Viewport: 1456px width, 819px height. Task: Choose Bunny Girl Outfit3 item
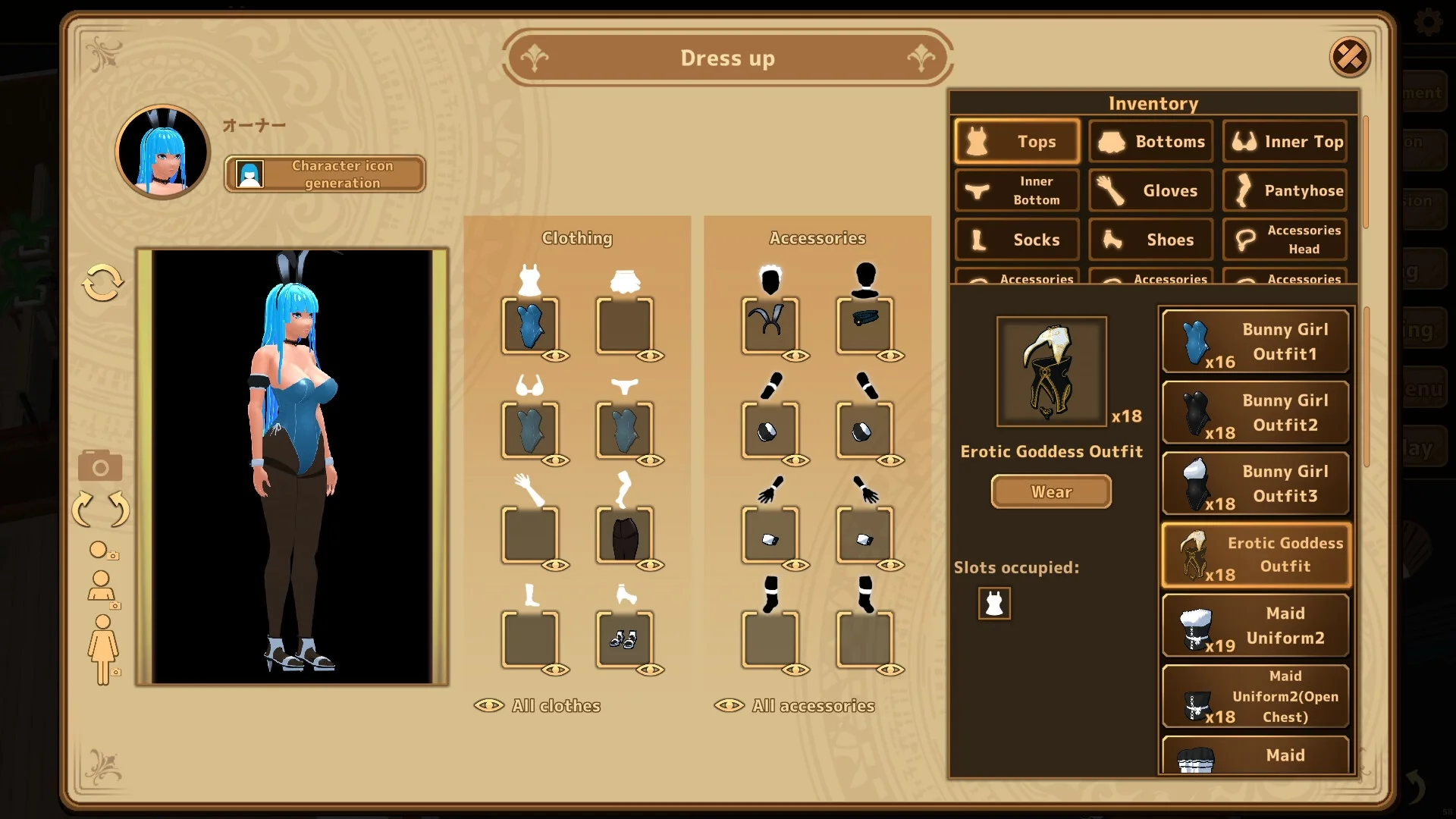pyautogui.click(x=1256, y=484)
